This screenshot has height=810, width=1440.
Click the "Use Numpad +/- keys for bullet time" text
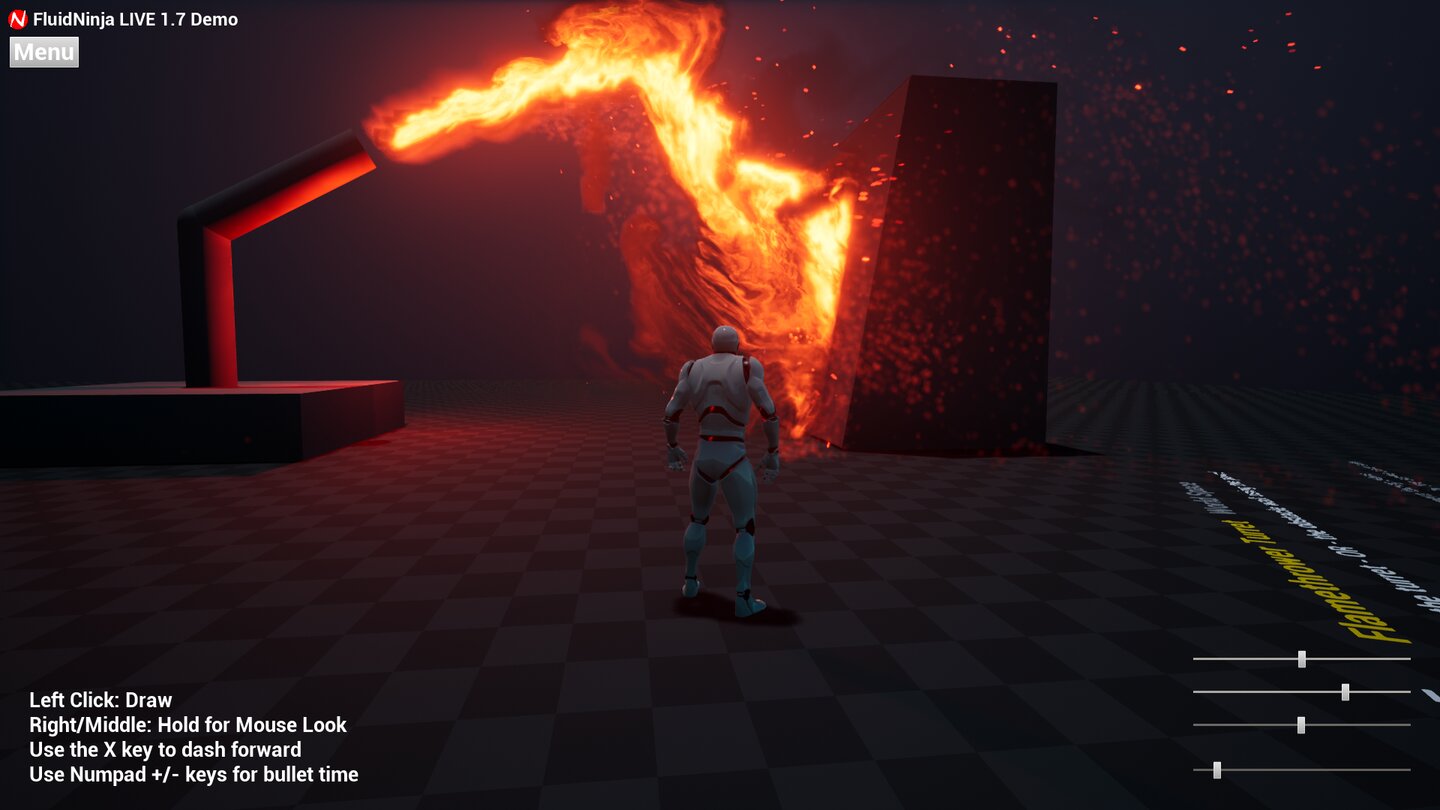coord(195,774)
